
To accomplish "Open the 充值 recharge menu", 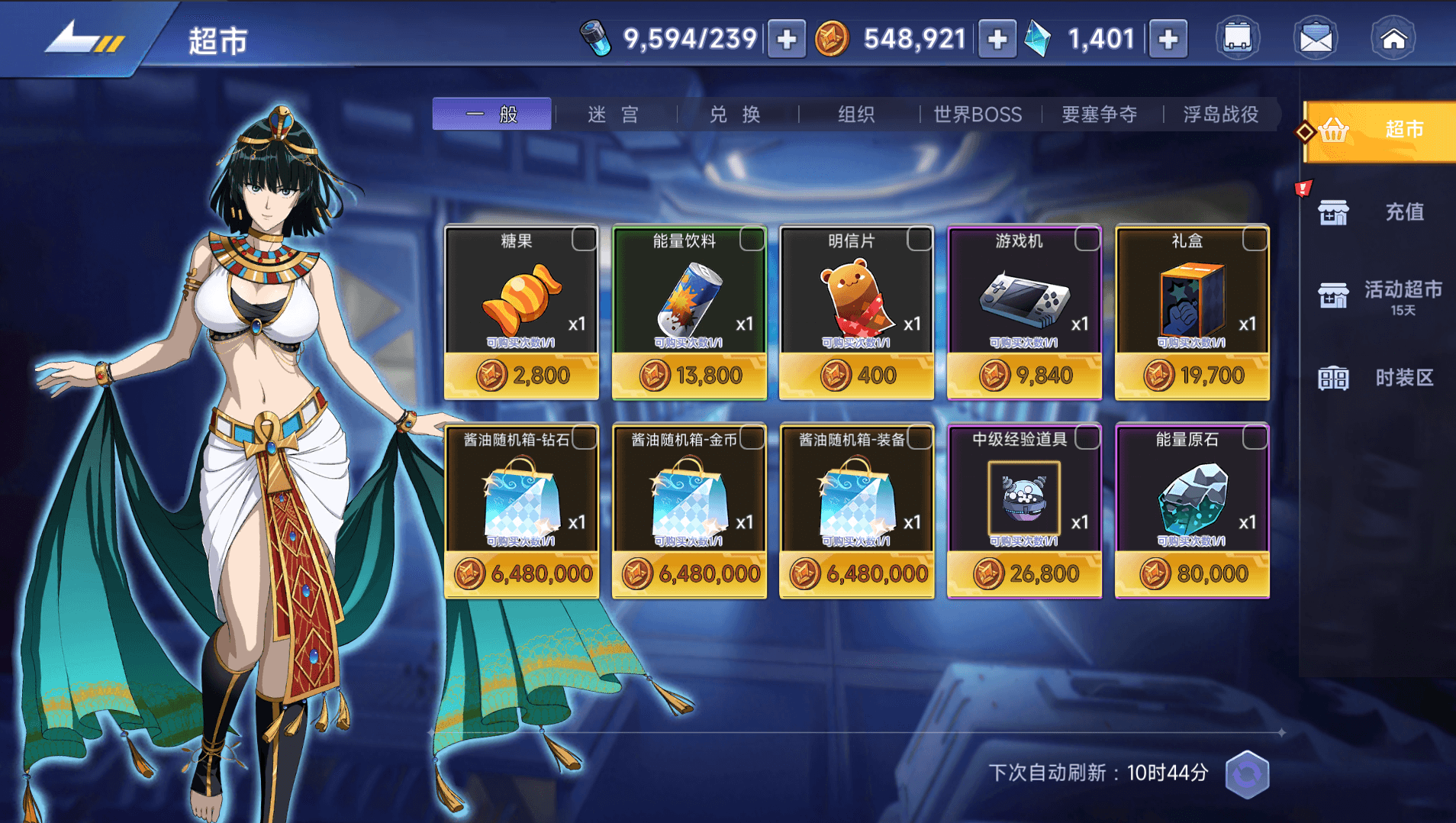I will pos(1378,212).
